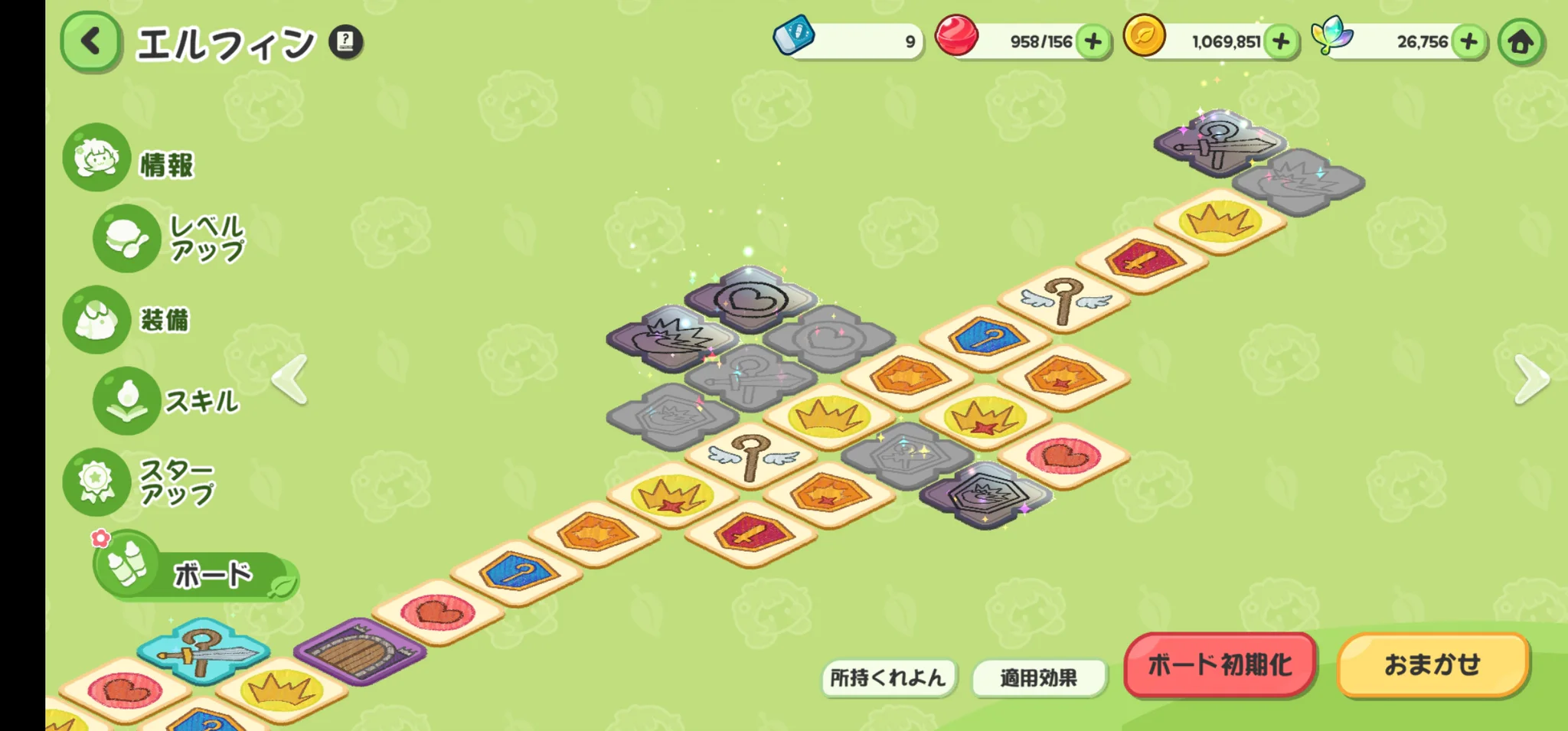The image size is (1568, 731).
Task: Go back with the green arrow button
Action: [x=91, y=41]
